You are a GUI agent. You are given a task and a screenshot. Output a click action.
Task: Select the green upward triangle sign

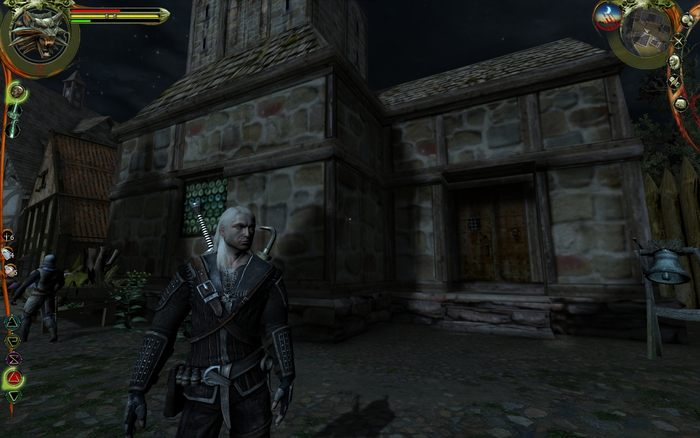12,322
